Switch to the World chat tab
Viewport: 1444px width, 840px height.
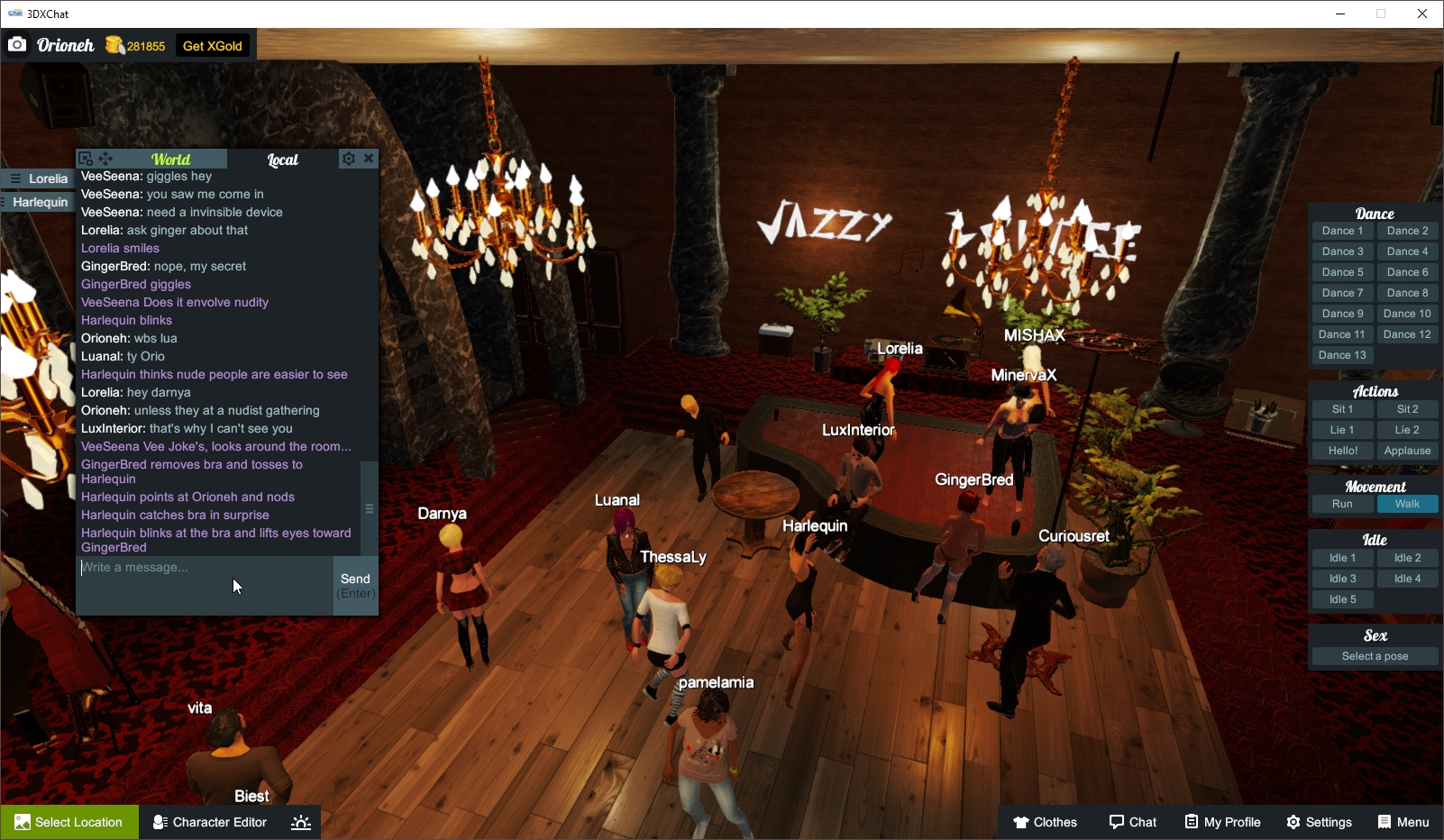170,158
